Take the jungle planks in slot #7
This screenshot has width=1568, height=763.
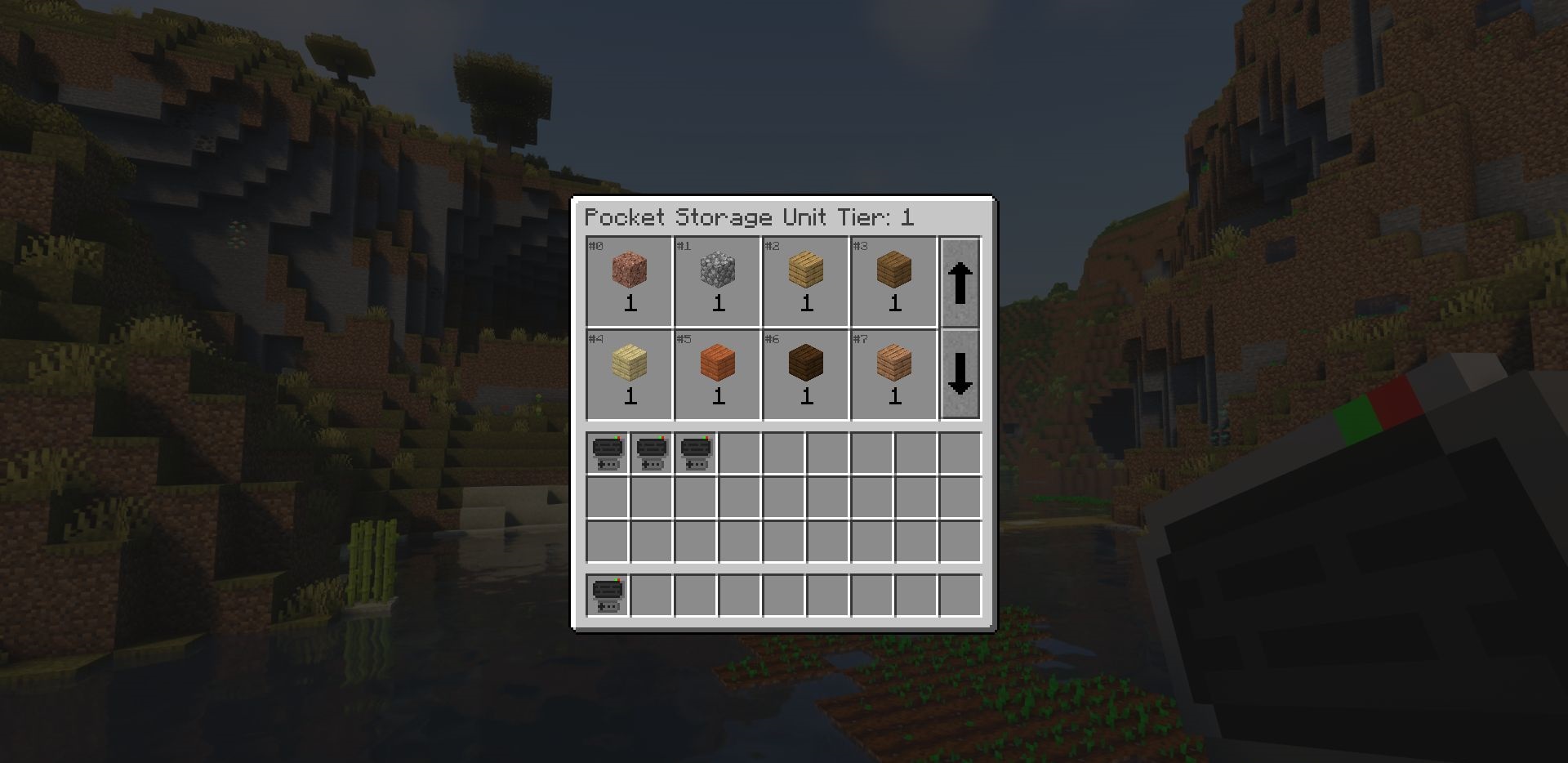[x=894, y=364]
